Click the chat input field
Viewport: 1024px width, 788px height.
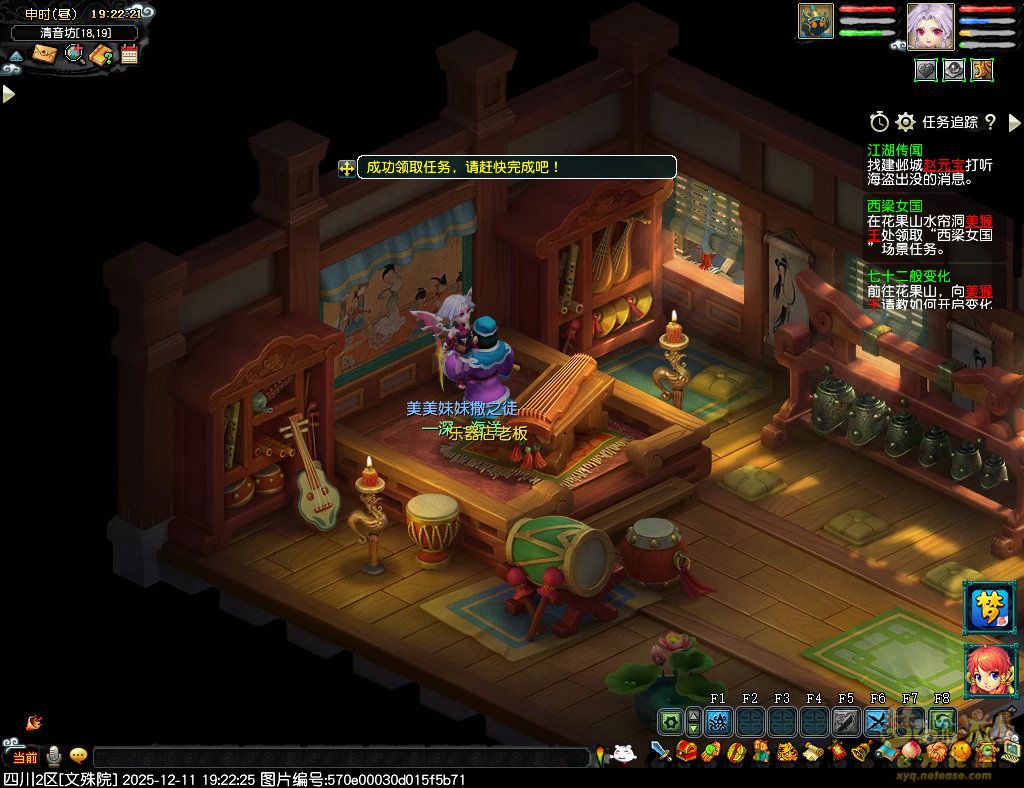pyautogui.click(x=340, y=757)
